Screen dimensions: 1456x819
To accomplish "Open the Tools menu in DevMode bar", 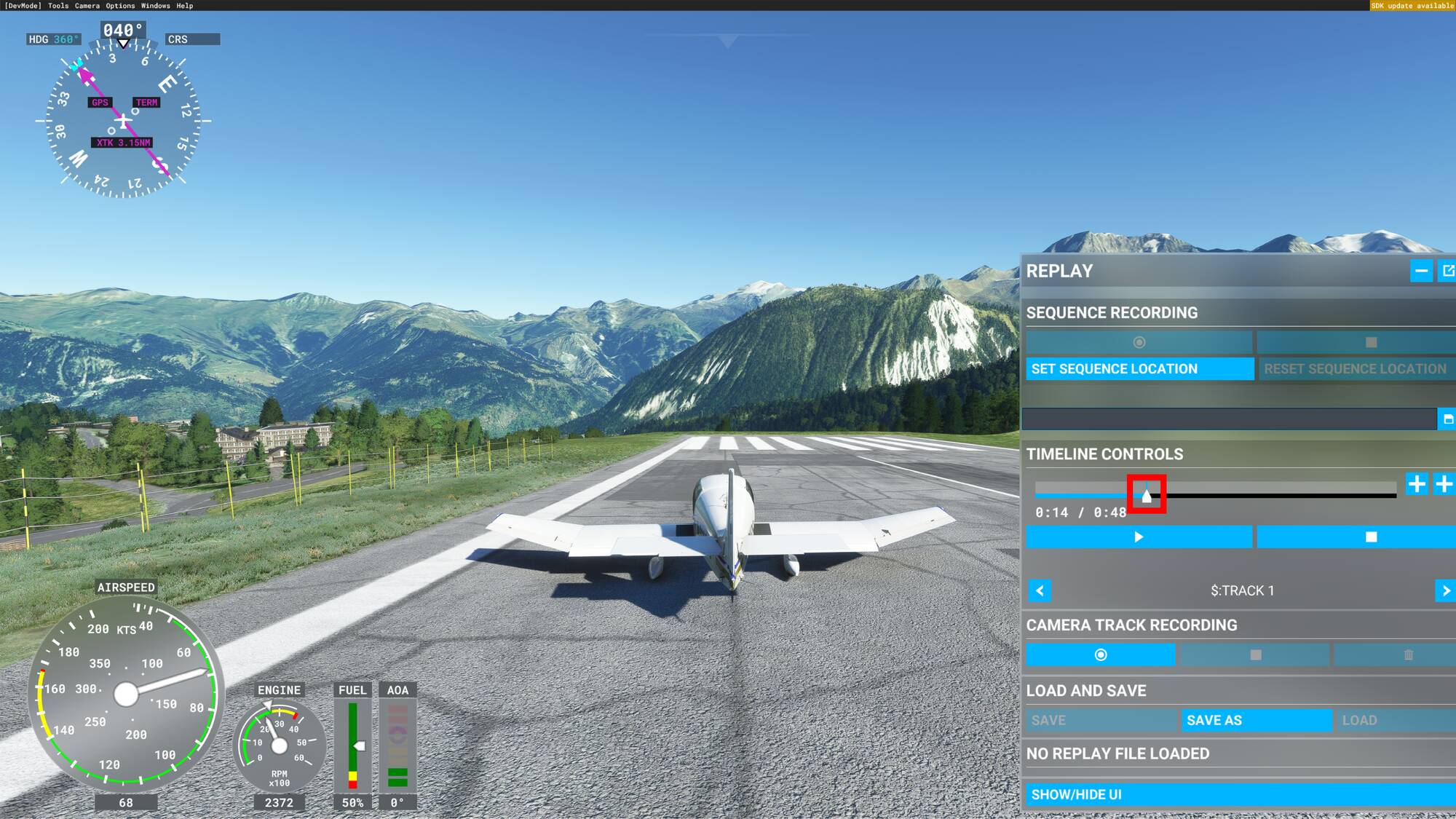I will pos(58,6).
